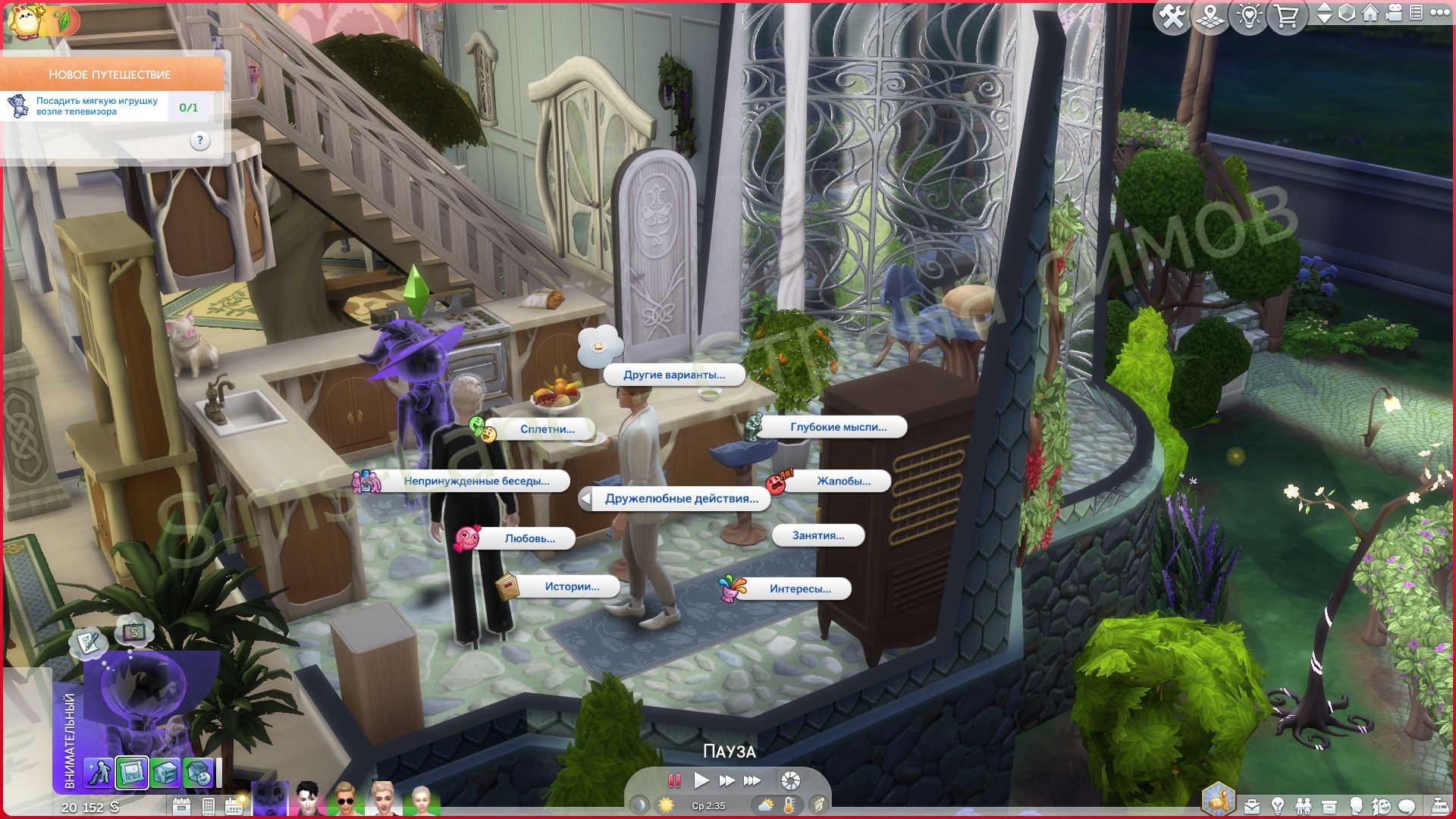The image size is (1456, 819).
Task: Select the «Истории...» interaction
Action: coord(571,586)
